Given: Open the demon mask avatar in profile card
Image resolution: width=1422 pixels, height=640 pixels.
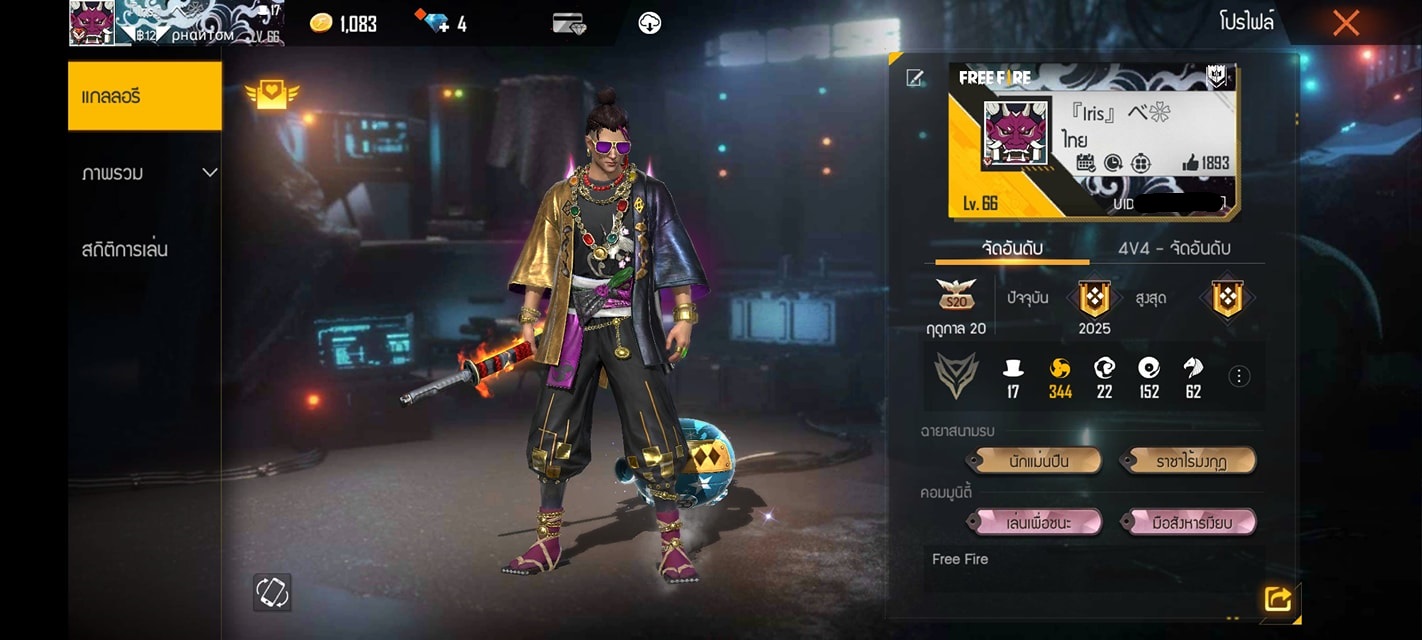Looking at the screenshot, I should (x=1015, y=133).
